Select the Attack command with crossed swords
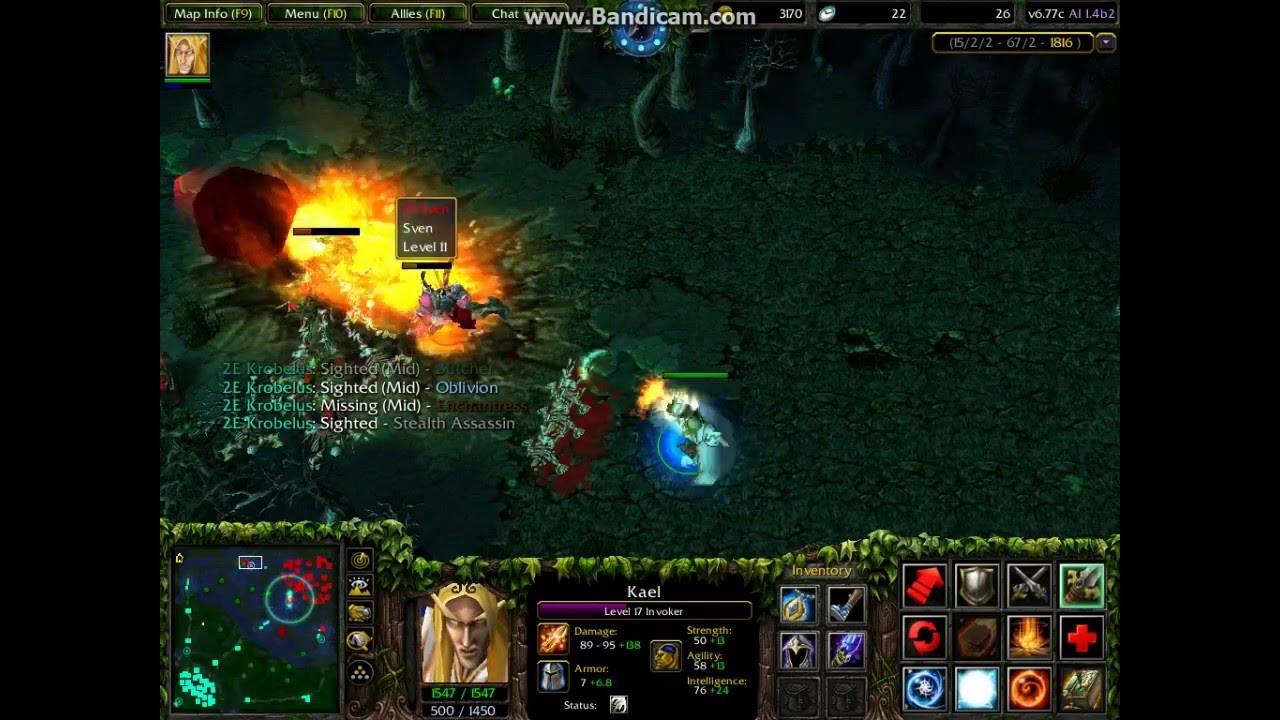 (1030, 585)
